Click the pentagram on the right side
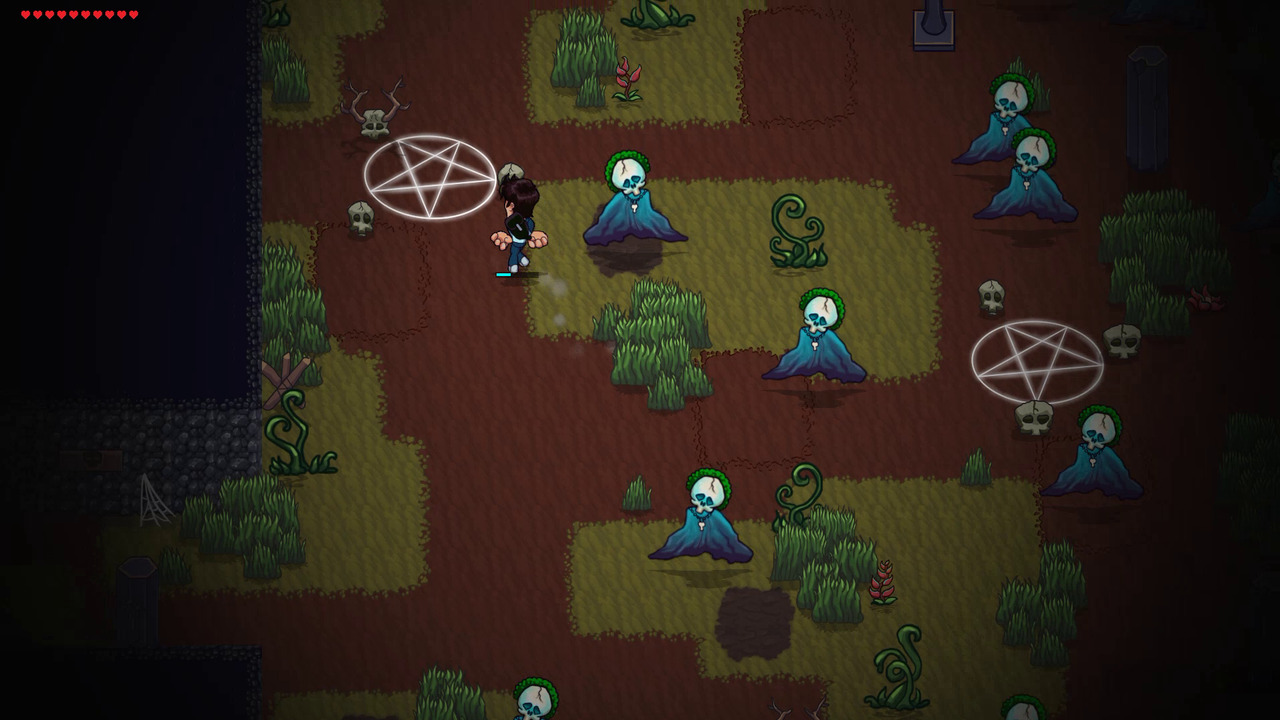Viewport: 1280px width, 720px height. click(x=1035, y=360)
